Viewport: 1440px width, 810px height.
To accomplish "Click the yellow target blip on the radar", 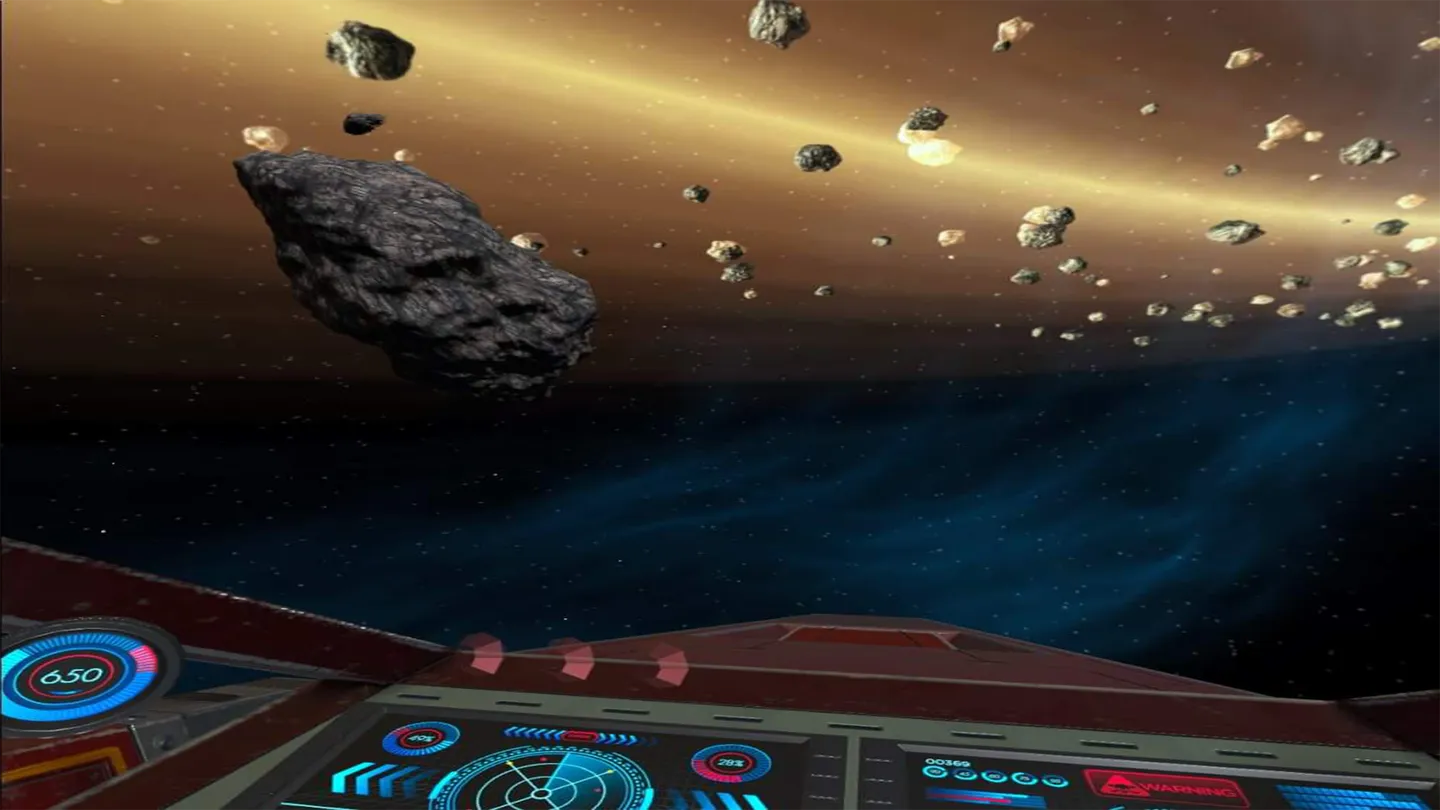I will pyautogui.click(x=611, y=772).
